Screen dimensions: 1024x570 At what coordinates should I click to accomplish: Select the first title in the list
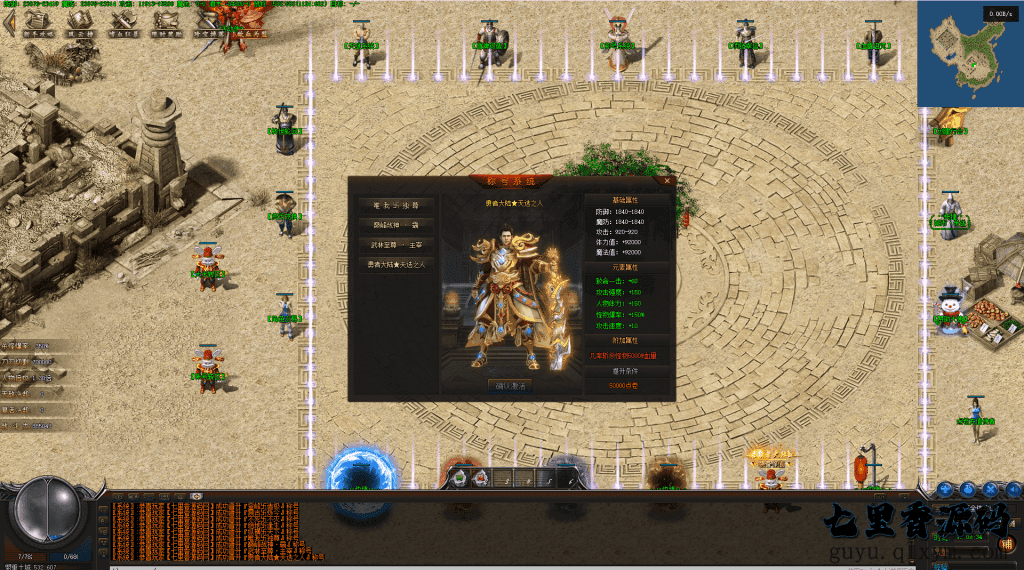pyautogui.click(x=396, y=204)
